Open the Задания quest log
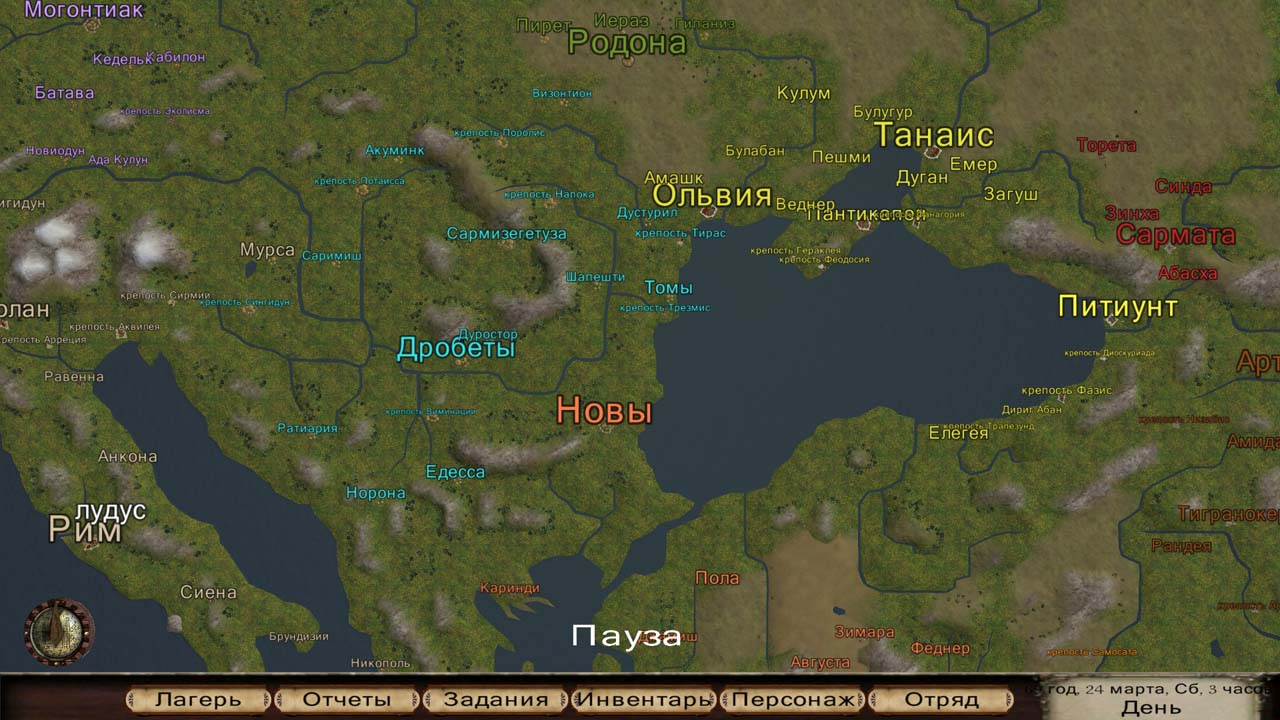Image resolution: width=1280 pixels, height=720 pixels. [x=496, y=699]
